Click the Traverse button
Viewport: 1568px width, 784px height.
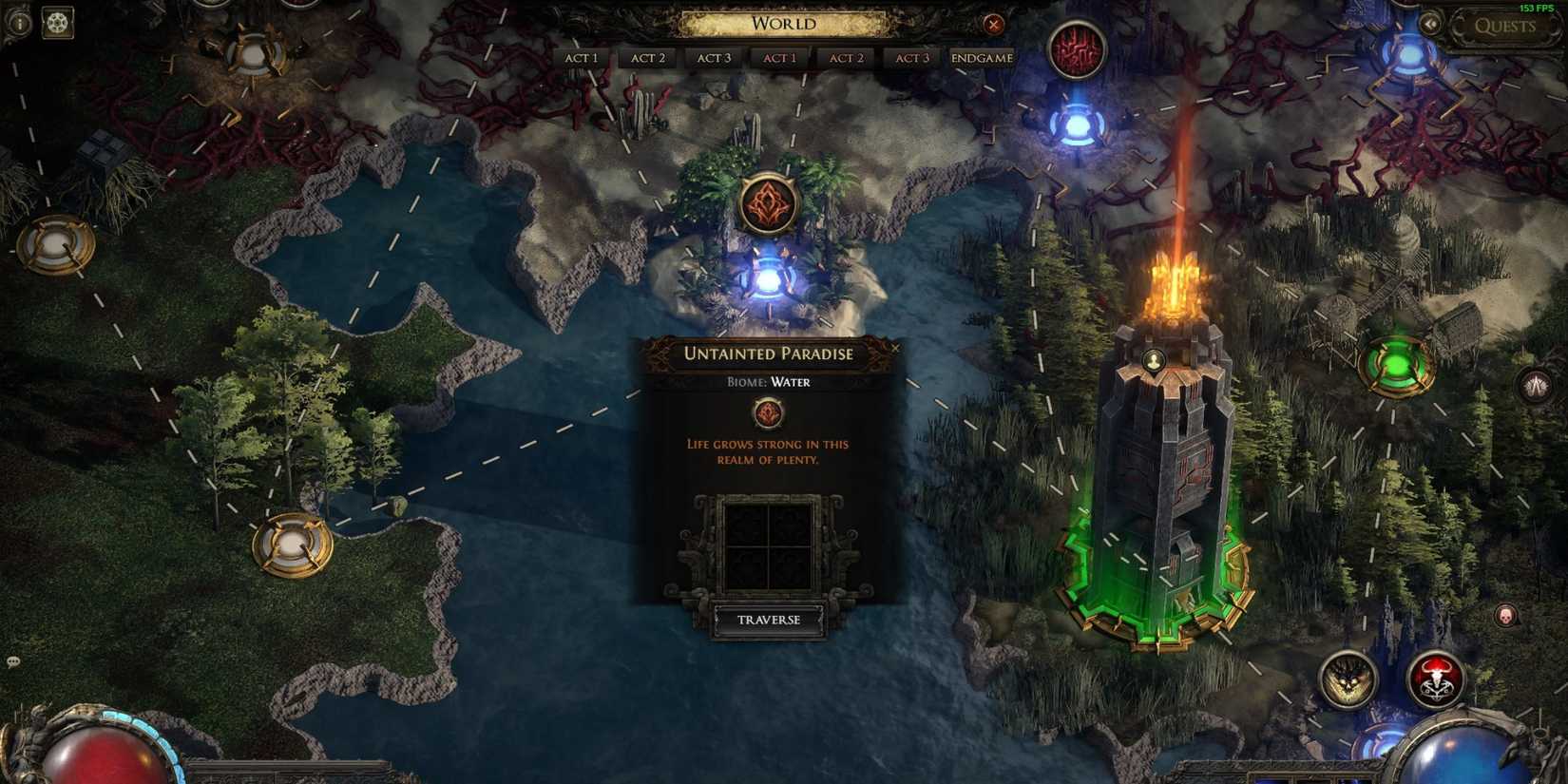click(770, 619)
